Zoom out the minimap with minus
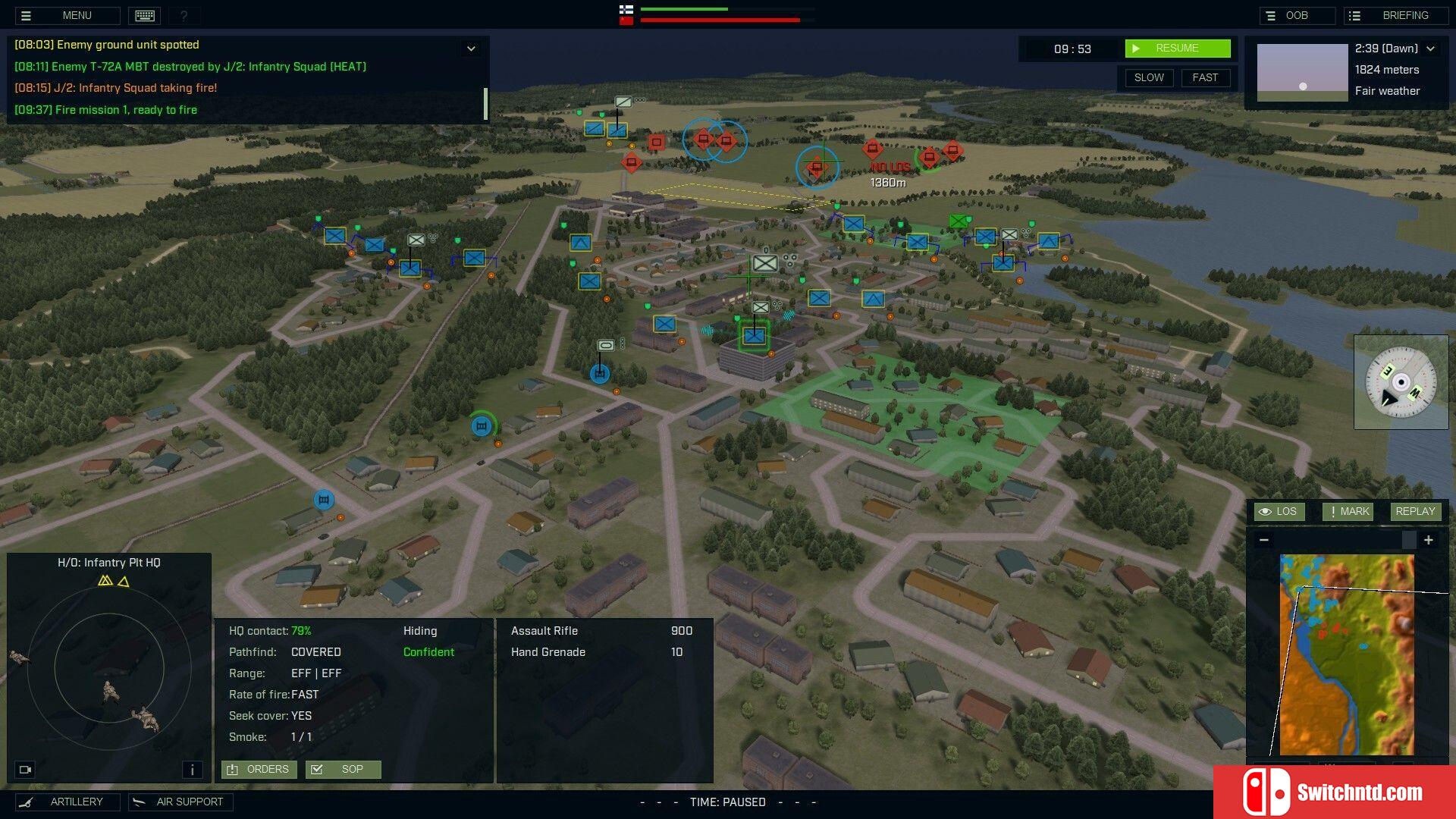This screenshot has width=1456, height=819. 1263,540
